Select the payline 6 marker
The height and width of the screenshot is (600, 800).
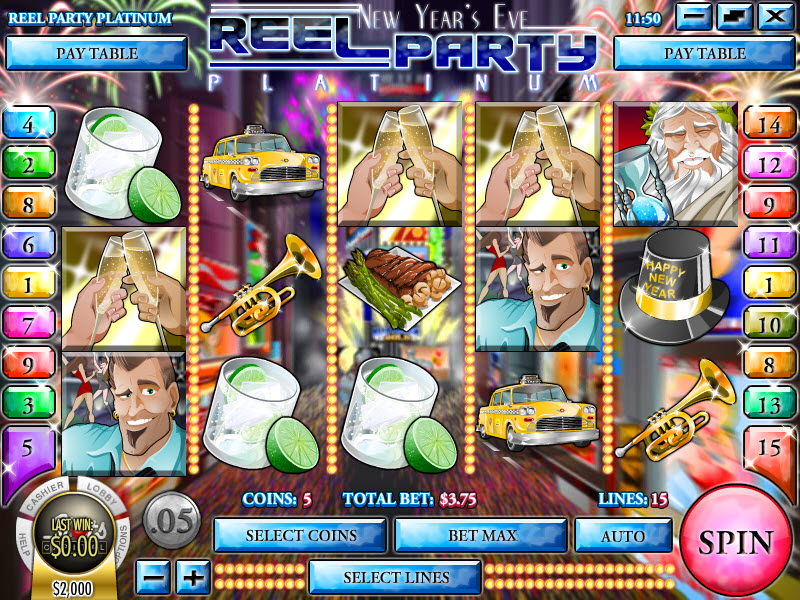click(27, 245)
